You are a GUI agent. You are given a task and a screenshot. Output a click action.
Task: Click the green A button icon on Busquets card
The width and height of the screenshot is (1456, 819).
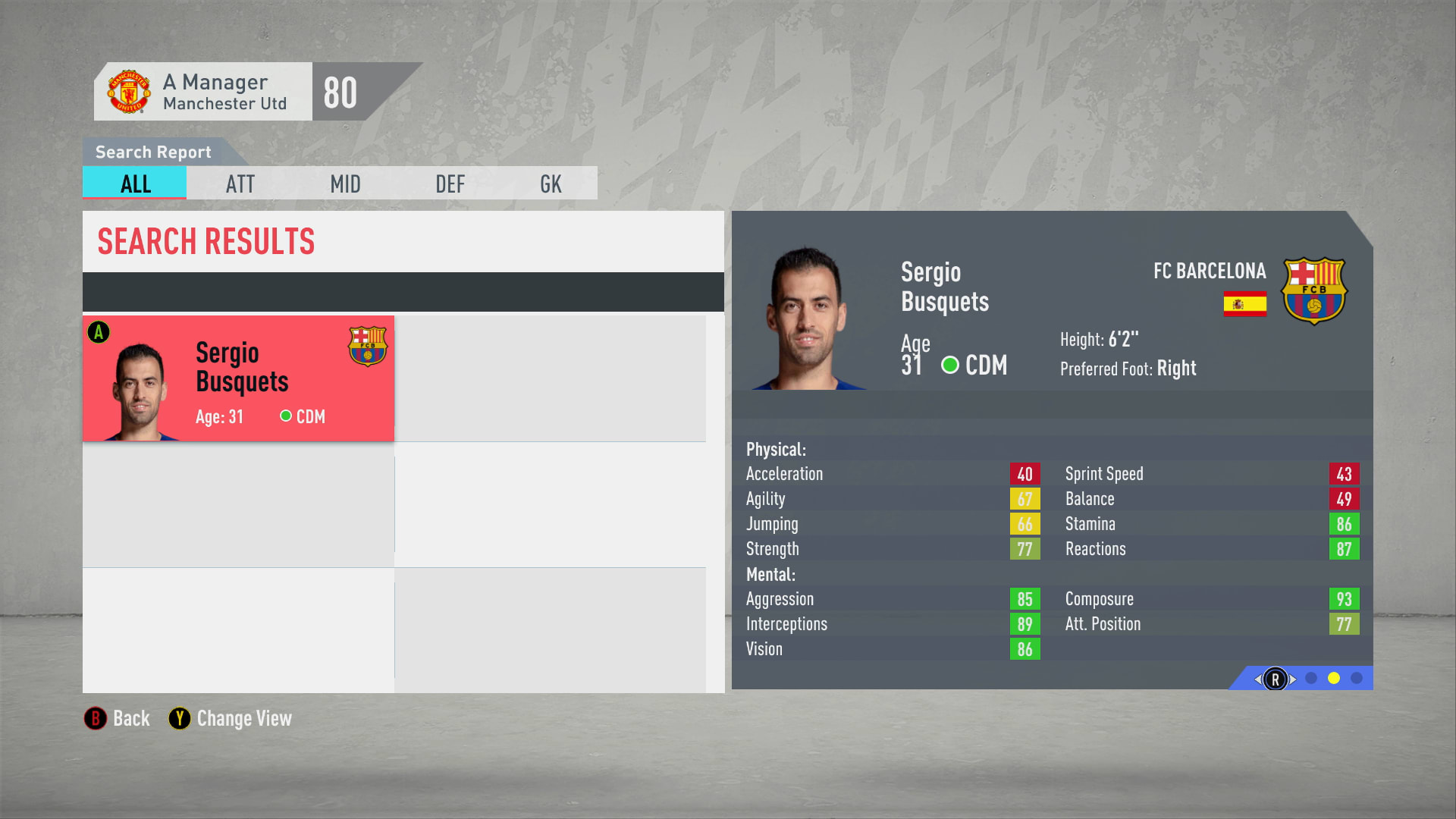click(99, 331)
